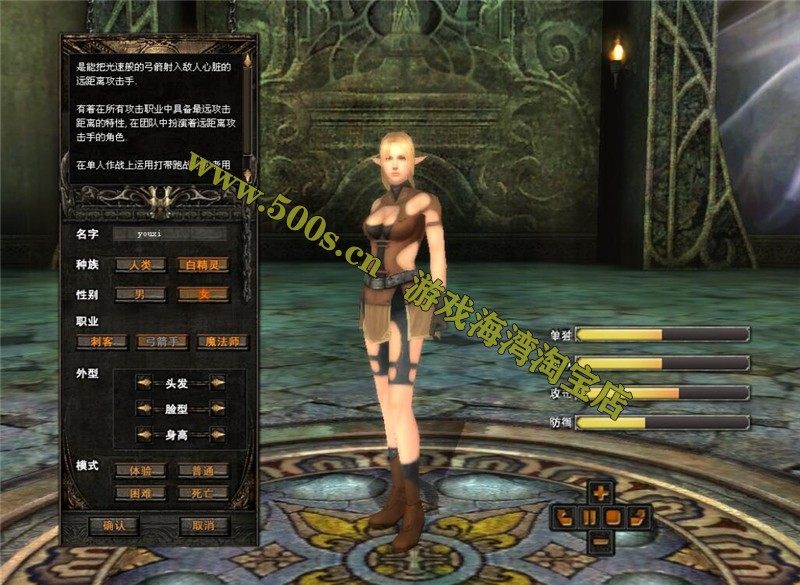This screenshot has width=800, height=585.
Task: Select the 普通 (Normal) mode
Action: coord(203,470)
